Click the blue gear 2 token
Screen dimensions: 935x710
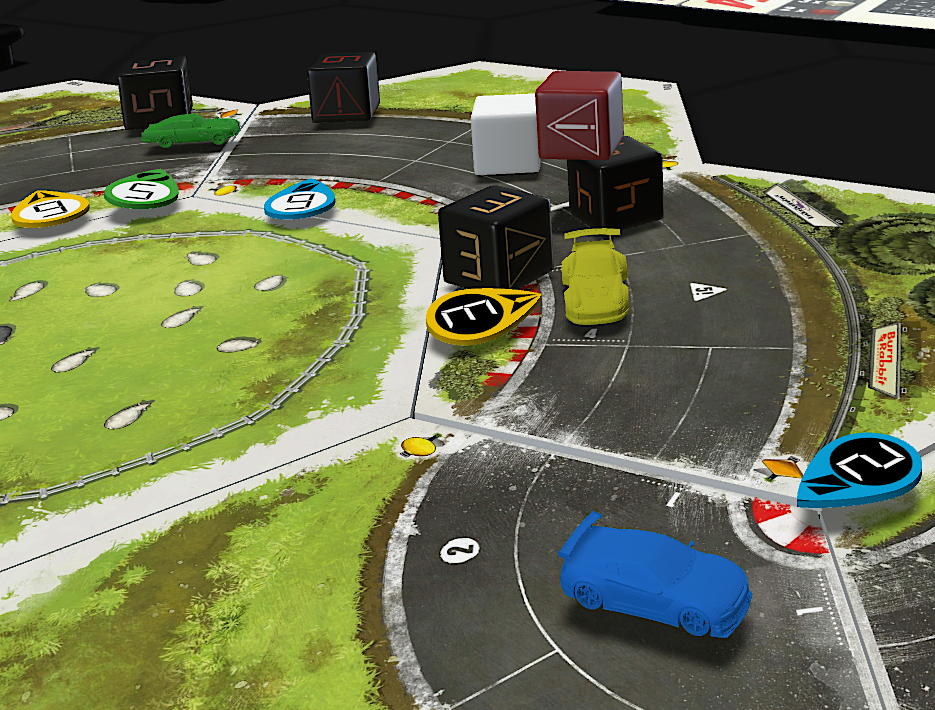(x=860, y=467)
